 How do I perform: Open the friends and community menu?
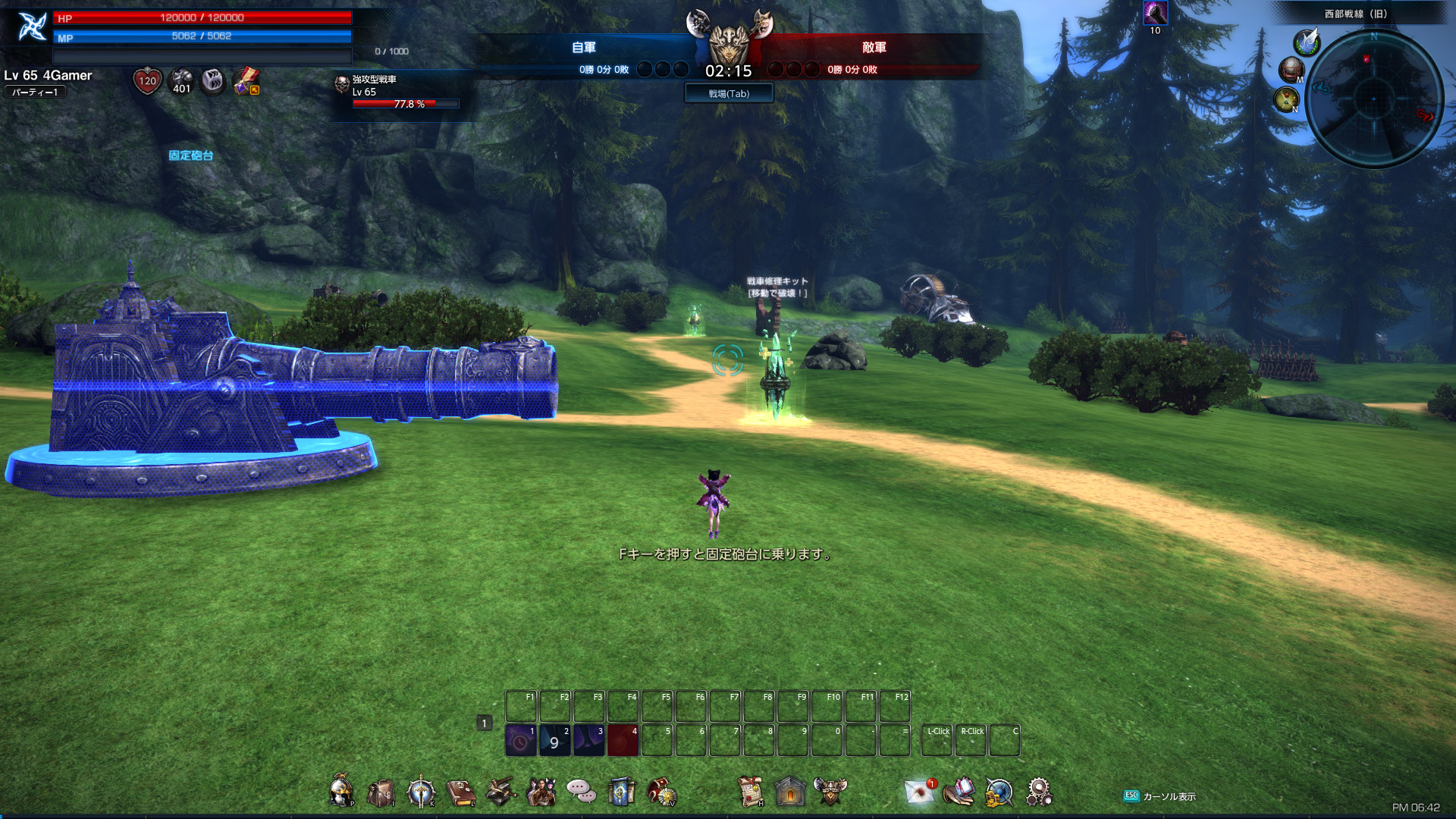coord(541,792)
